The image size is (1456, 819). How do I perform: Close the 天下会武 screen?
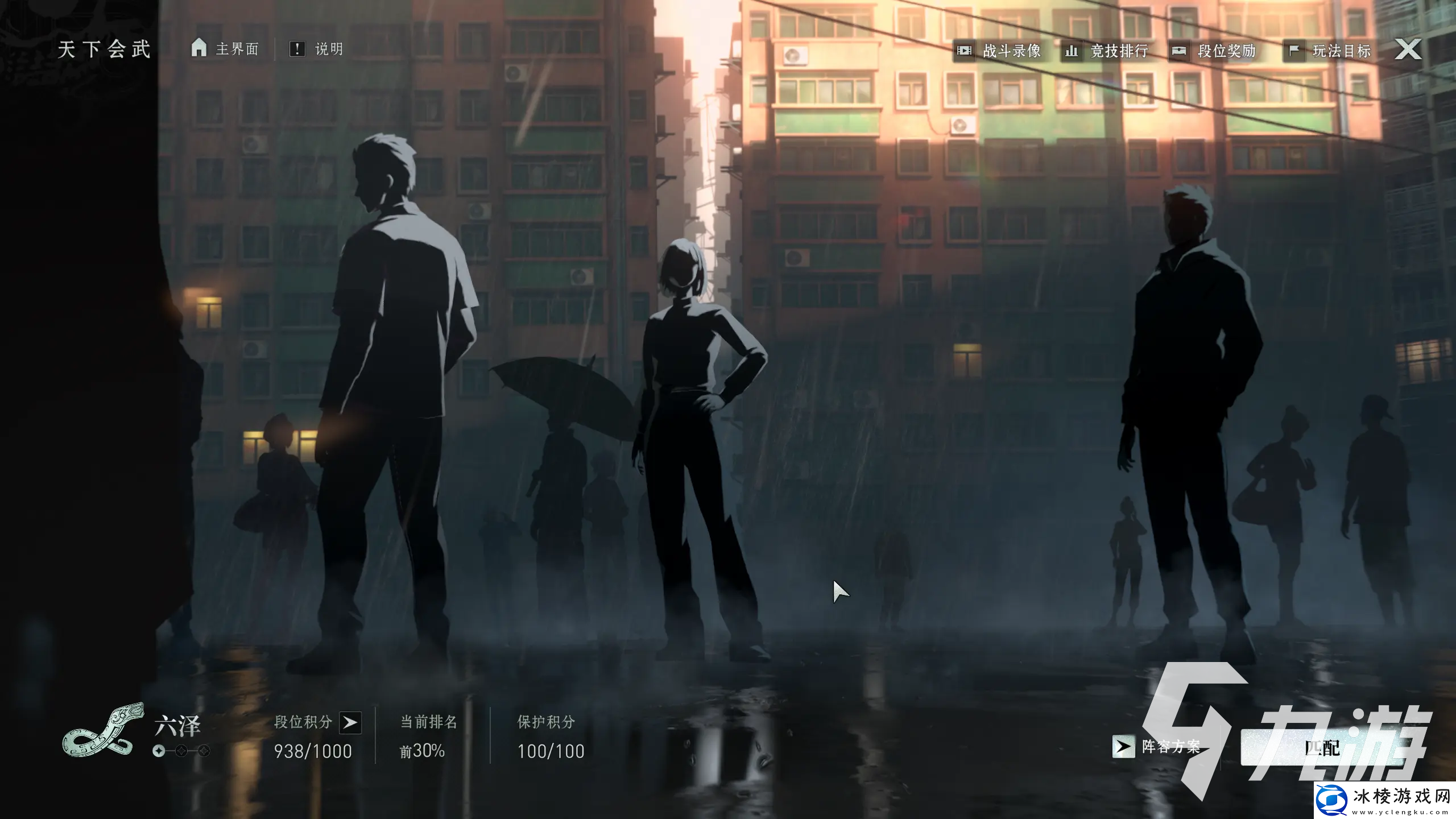click(1408, 49)
